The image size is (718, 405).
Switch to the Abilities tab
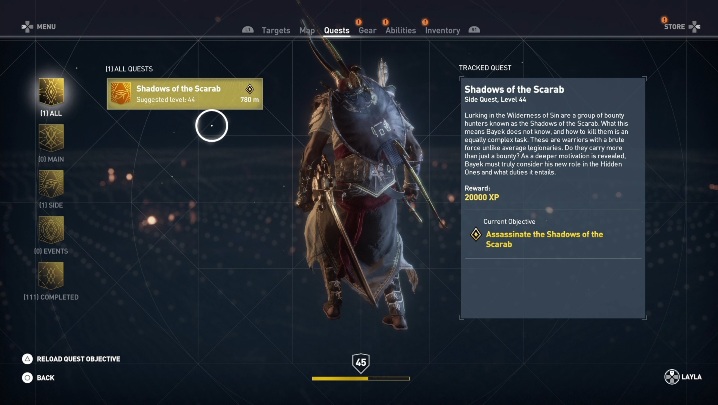click(400, 30)
